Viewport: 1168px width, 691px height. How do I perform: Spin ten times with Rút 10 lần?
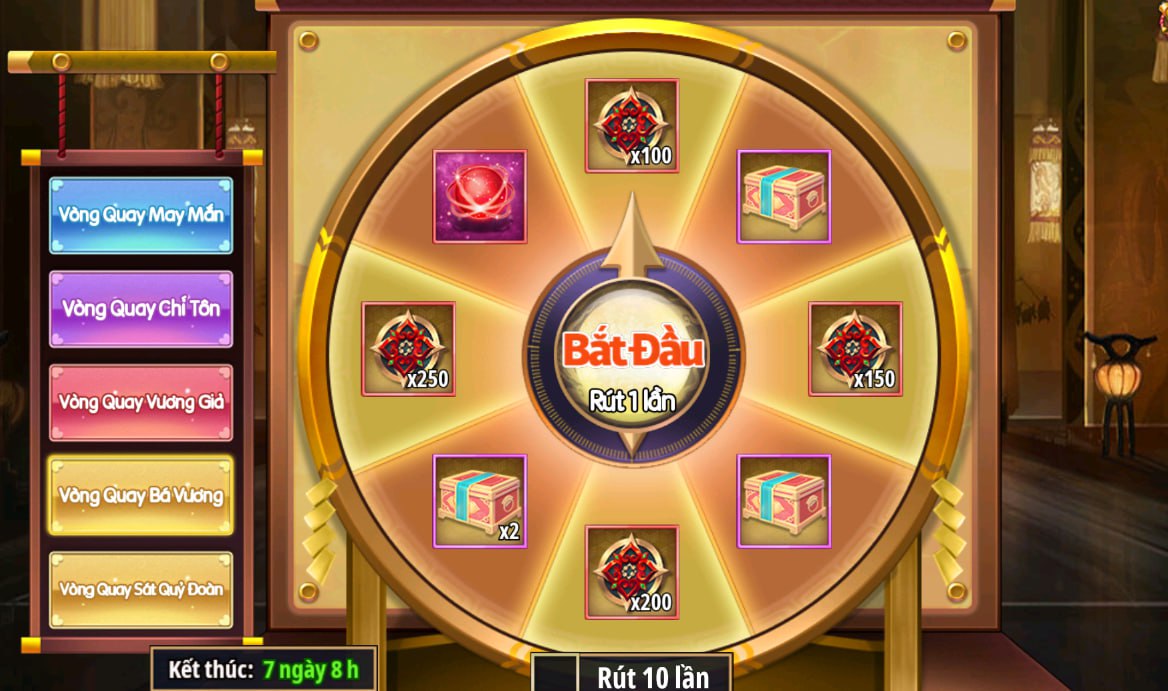tap(652, 676)
